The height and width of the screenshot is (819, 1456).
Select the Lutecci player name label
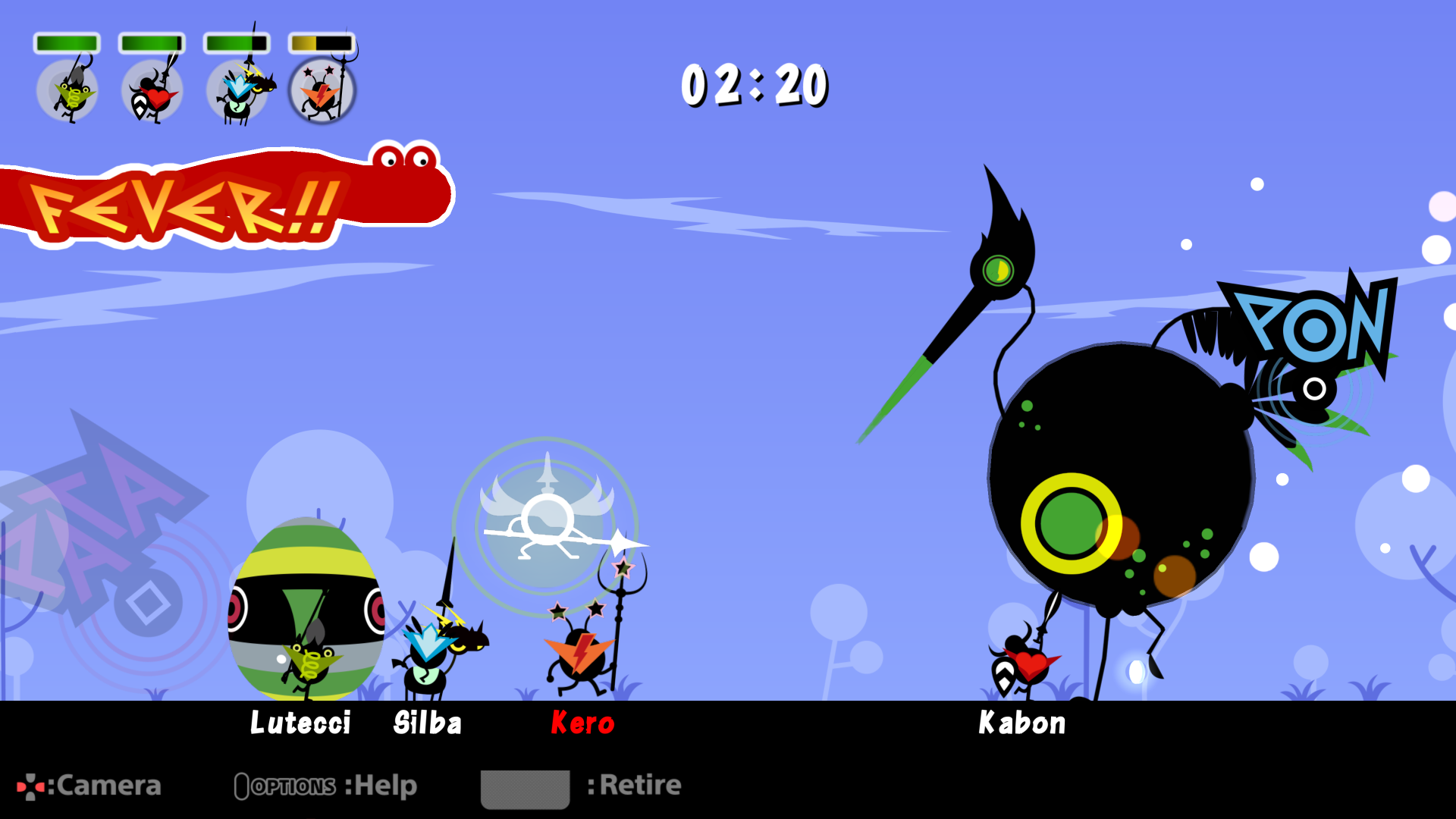pyautogui.click(x=300, y=723)
